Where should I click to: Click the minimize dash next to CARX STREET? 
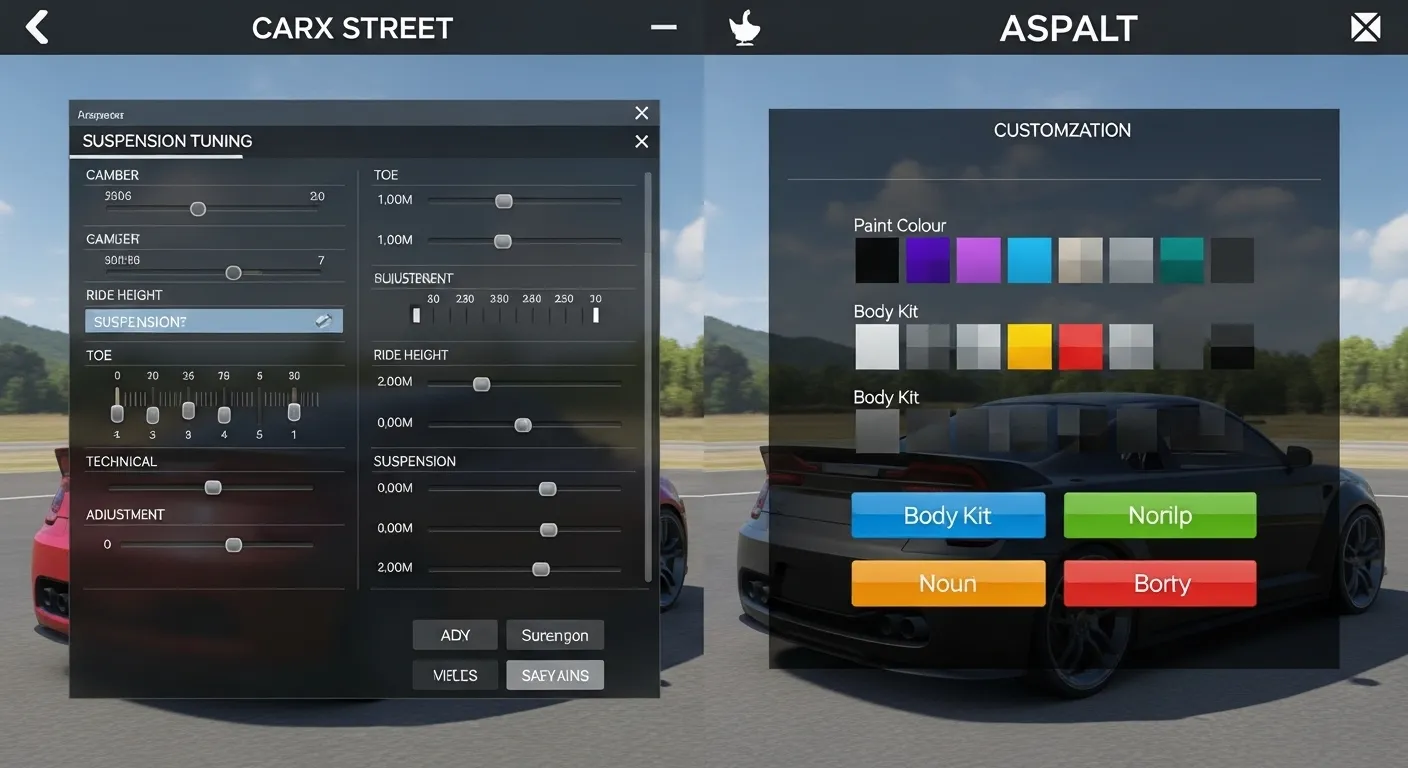click(x=663, y=28)
